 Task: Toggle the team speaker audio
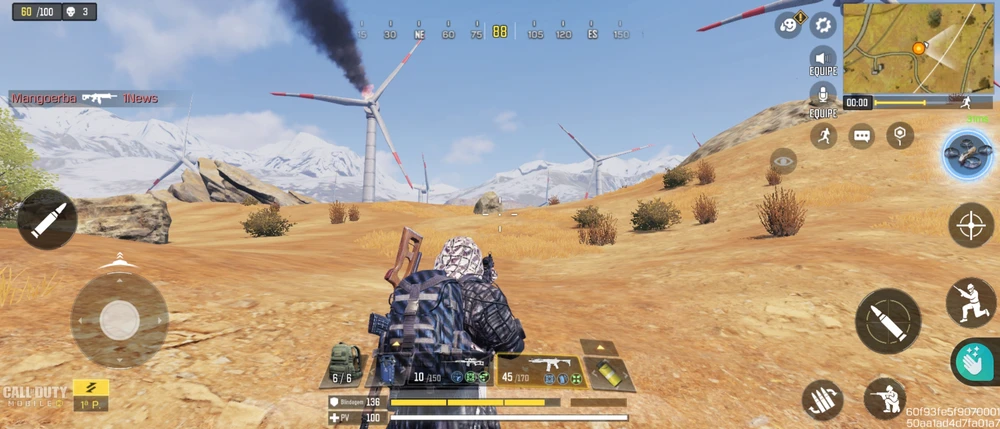(823, 58)
